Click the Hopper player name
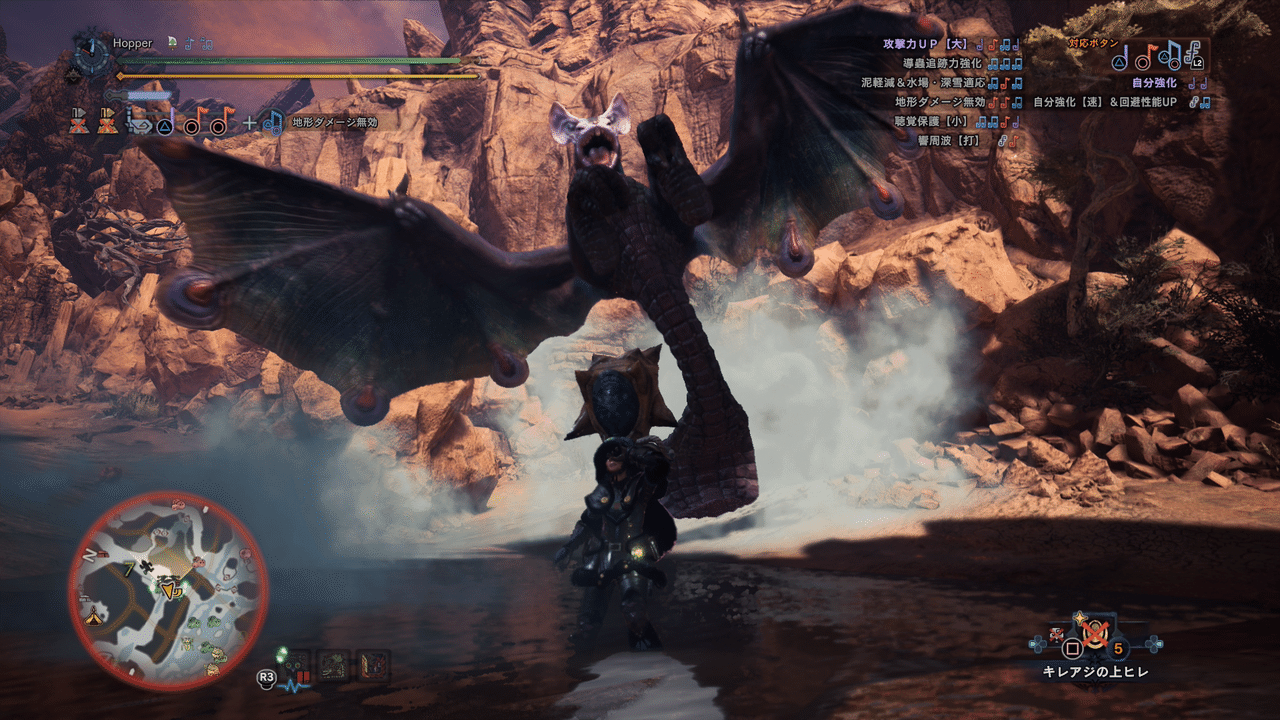 pos(132,44)
